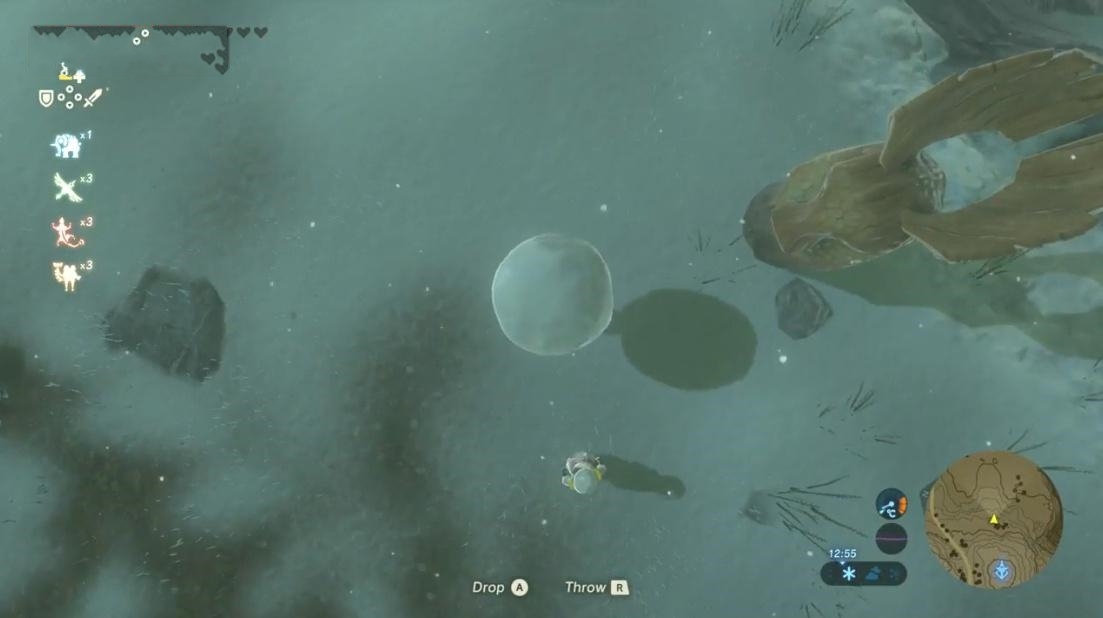
Task: Select Daruk's Protection lizard icon
Action: coord(66,231)
